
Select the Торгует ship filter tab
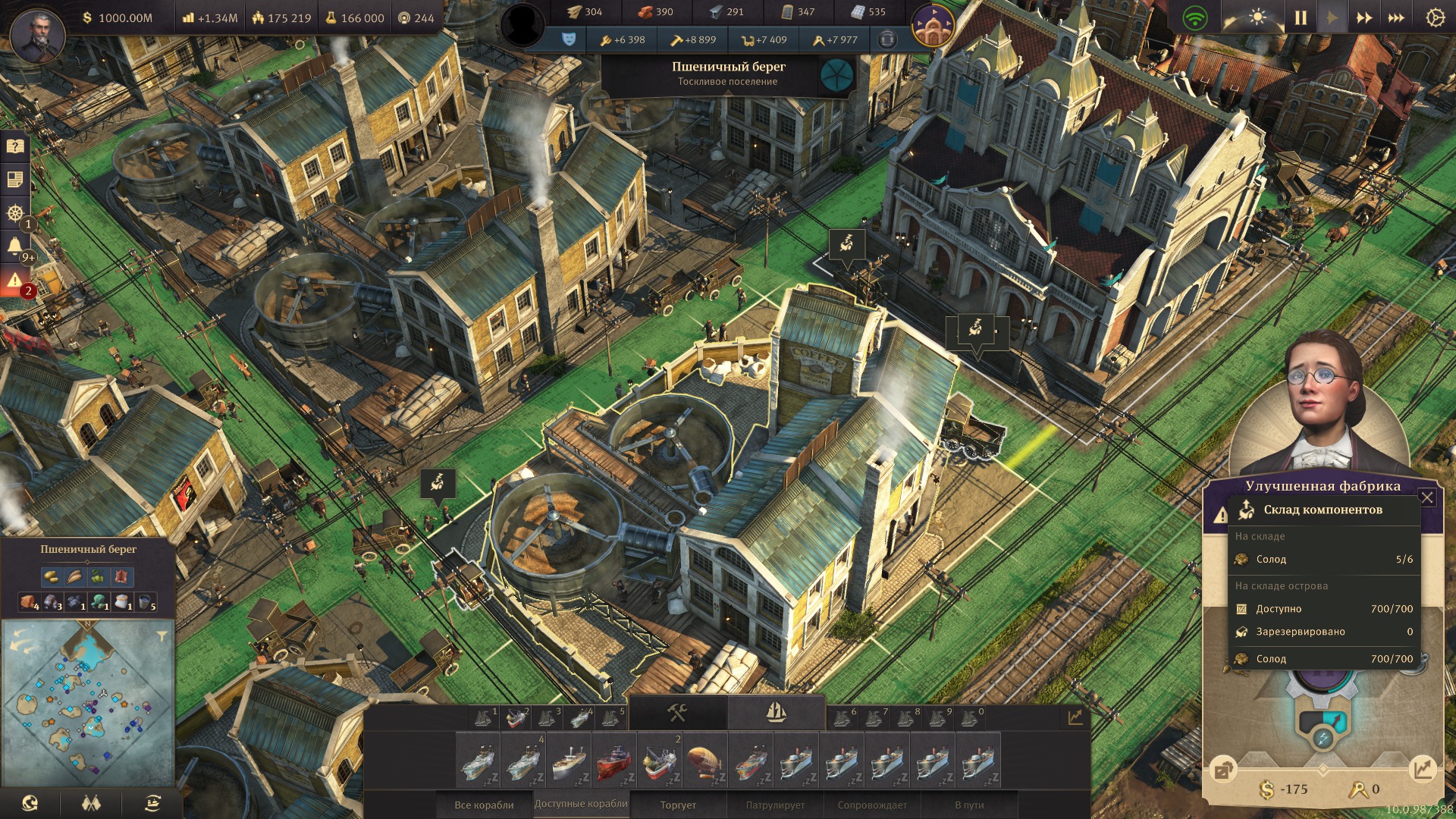[678, 805]
